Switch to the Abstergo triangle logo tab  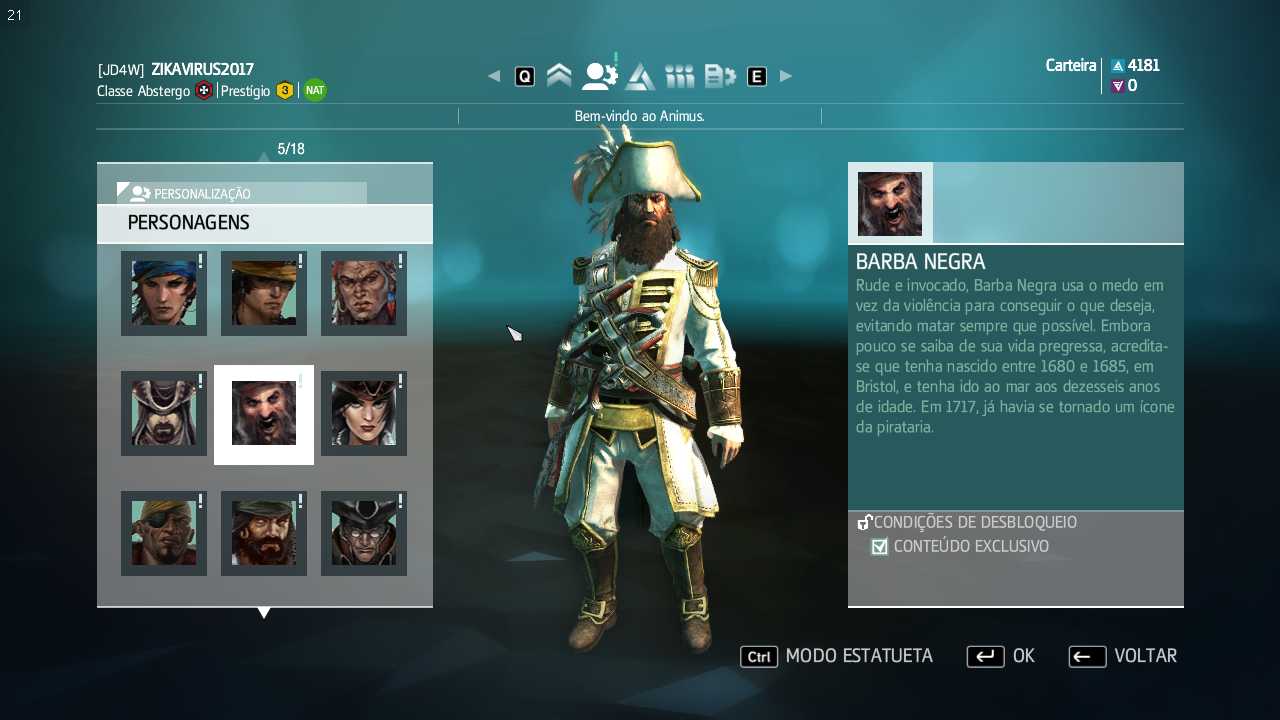coord(640,76)
